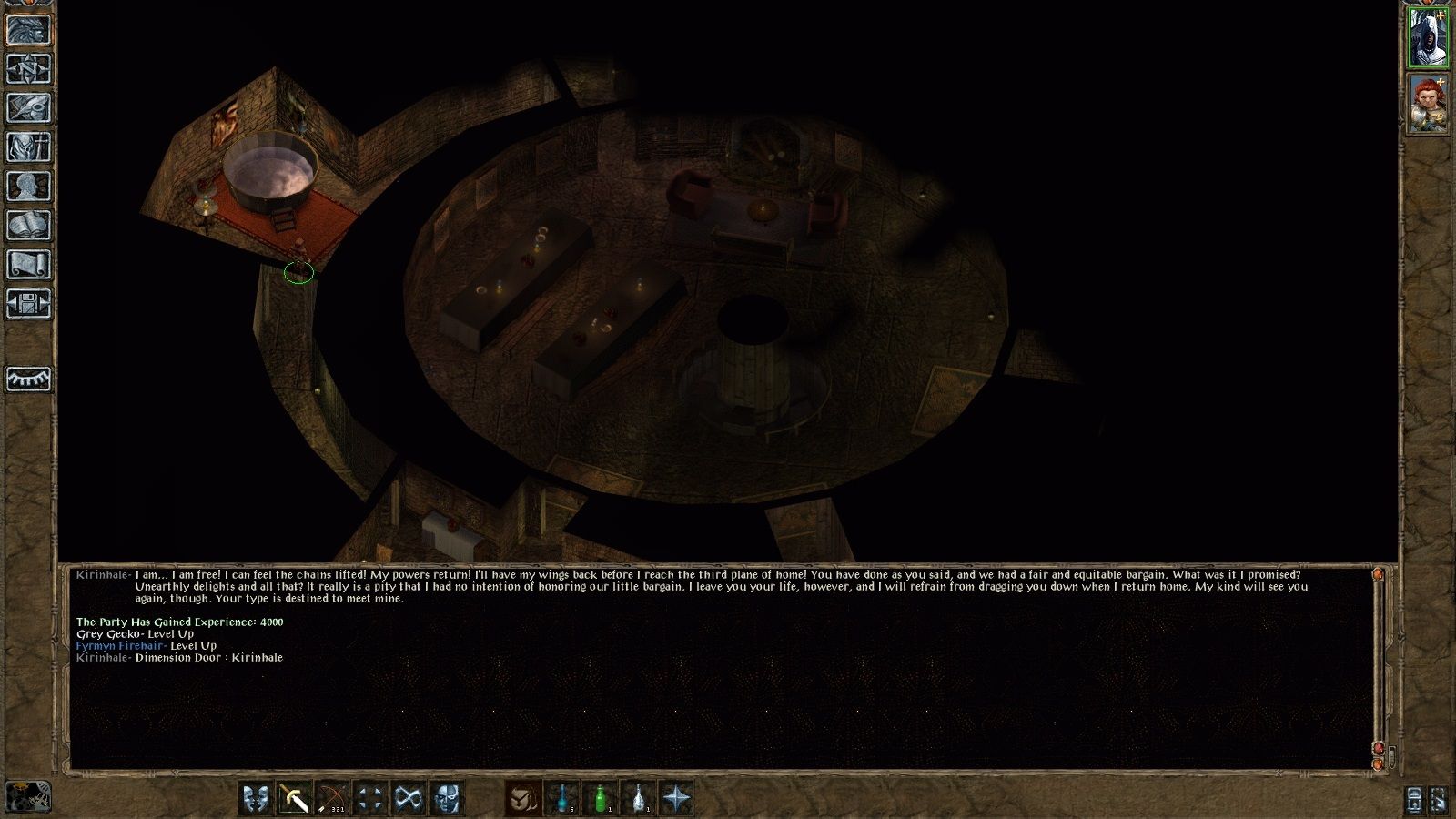This screenshot has height=819, width=1456.
Task: Open the journal quill icon
Action: (x=28, y=107)
